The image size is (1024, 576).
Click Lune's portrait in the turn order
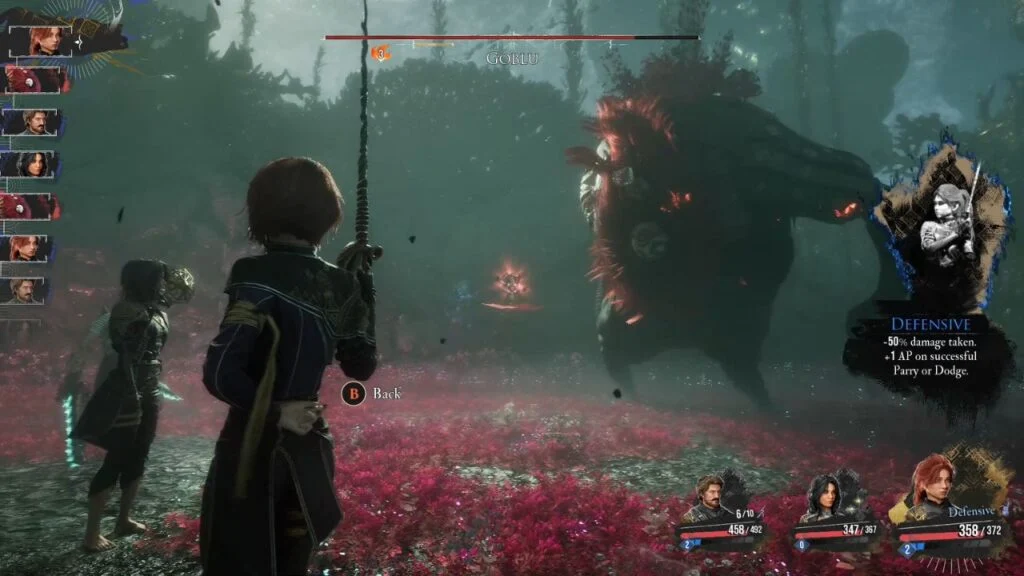pos(34,164)
